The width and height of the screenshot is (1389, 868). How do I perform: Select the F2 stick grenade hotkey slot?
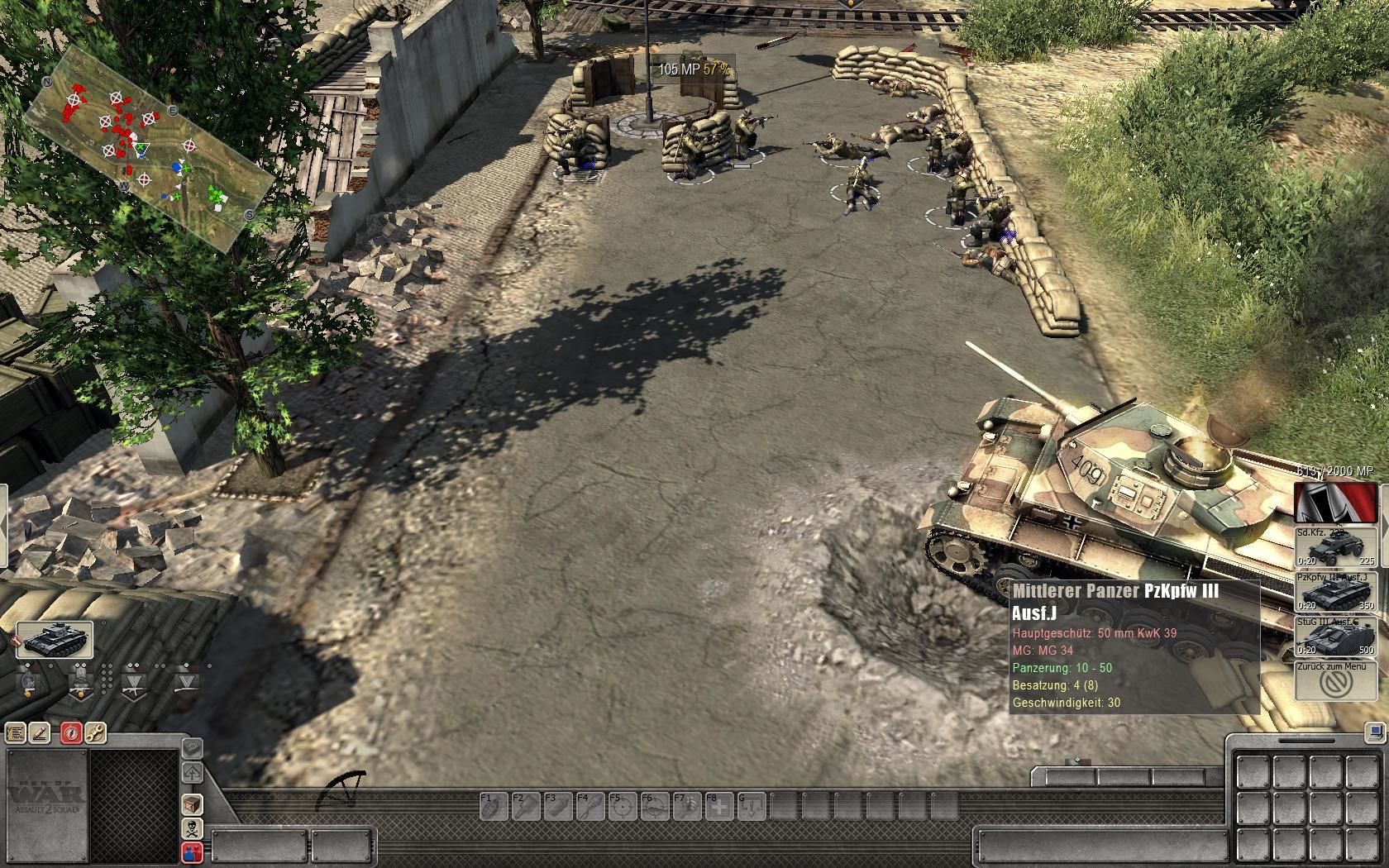pos(523,806)
